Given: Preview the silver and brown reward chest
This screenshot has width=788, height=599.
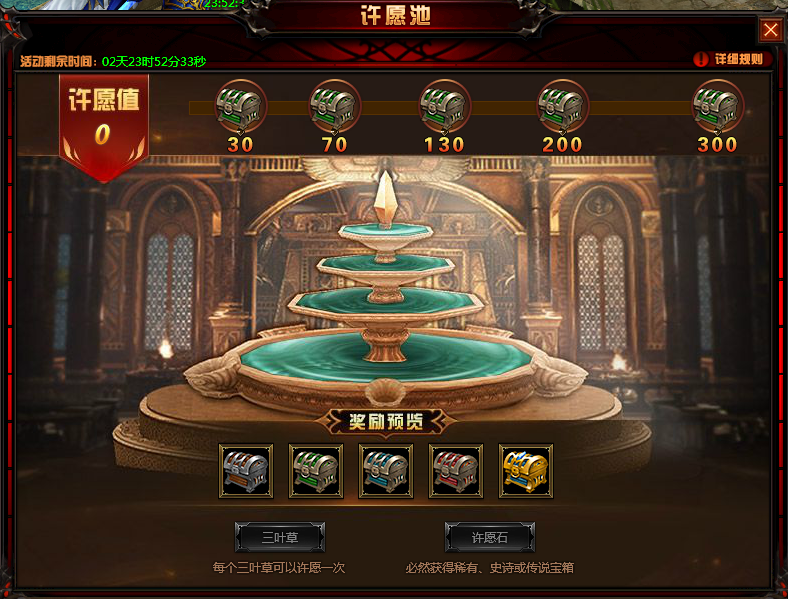Looking at the screenshot, I should tap(246, 471).
